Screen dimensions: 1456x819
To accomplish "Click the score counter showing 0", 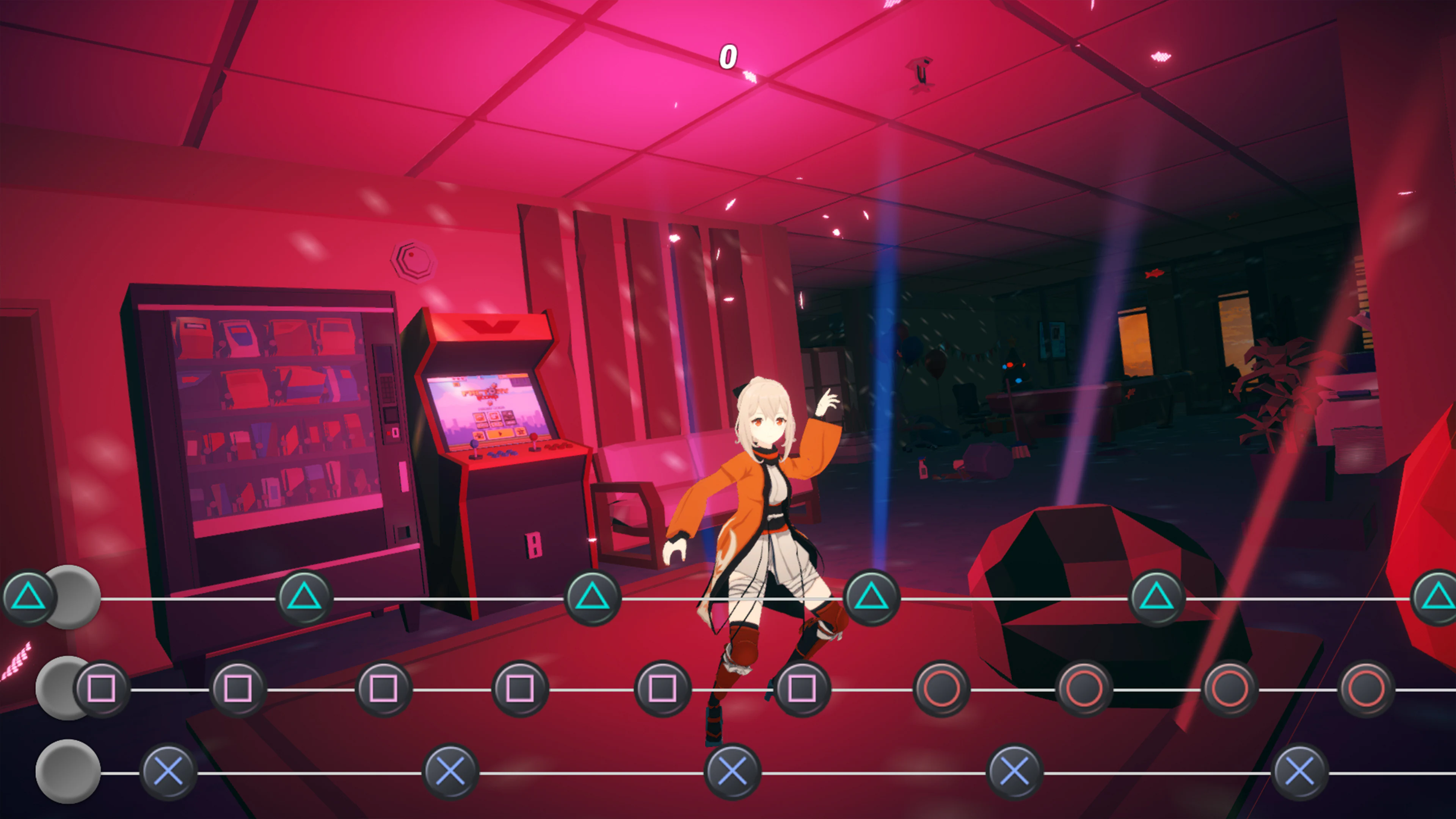I will click(x=728, y=56).
